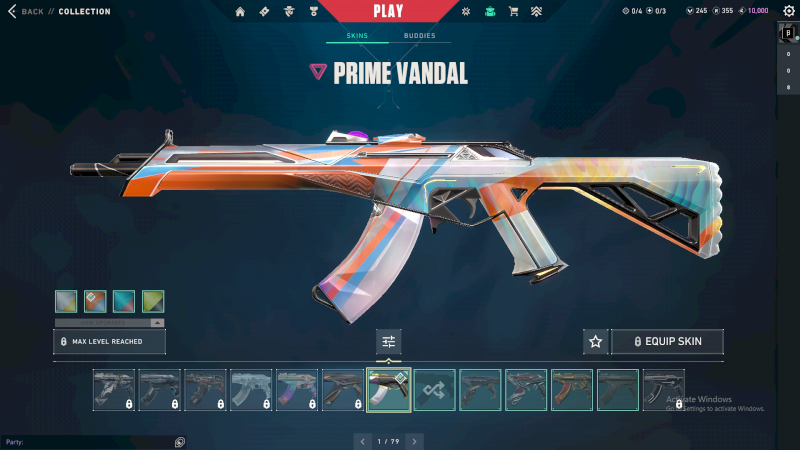Equip the Prime Vandal skin
This screenshot has height=450, width=800.
click(x=667, y=342)
